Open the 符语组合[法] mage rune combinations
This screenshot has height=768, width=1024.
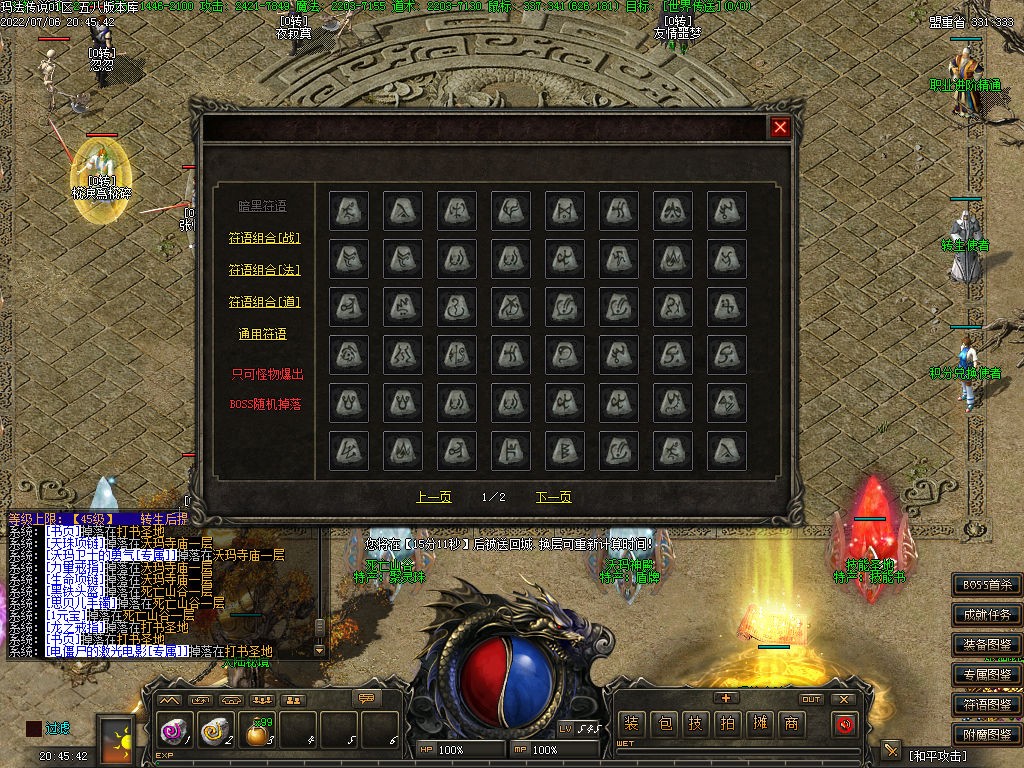(x=264, y=270)
